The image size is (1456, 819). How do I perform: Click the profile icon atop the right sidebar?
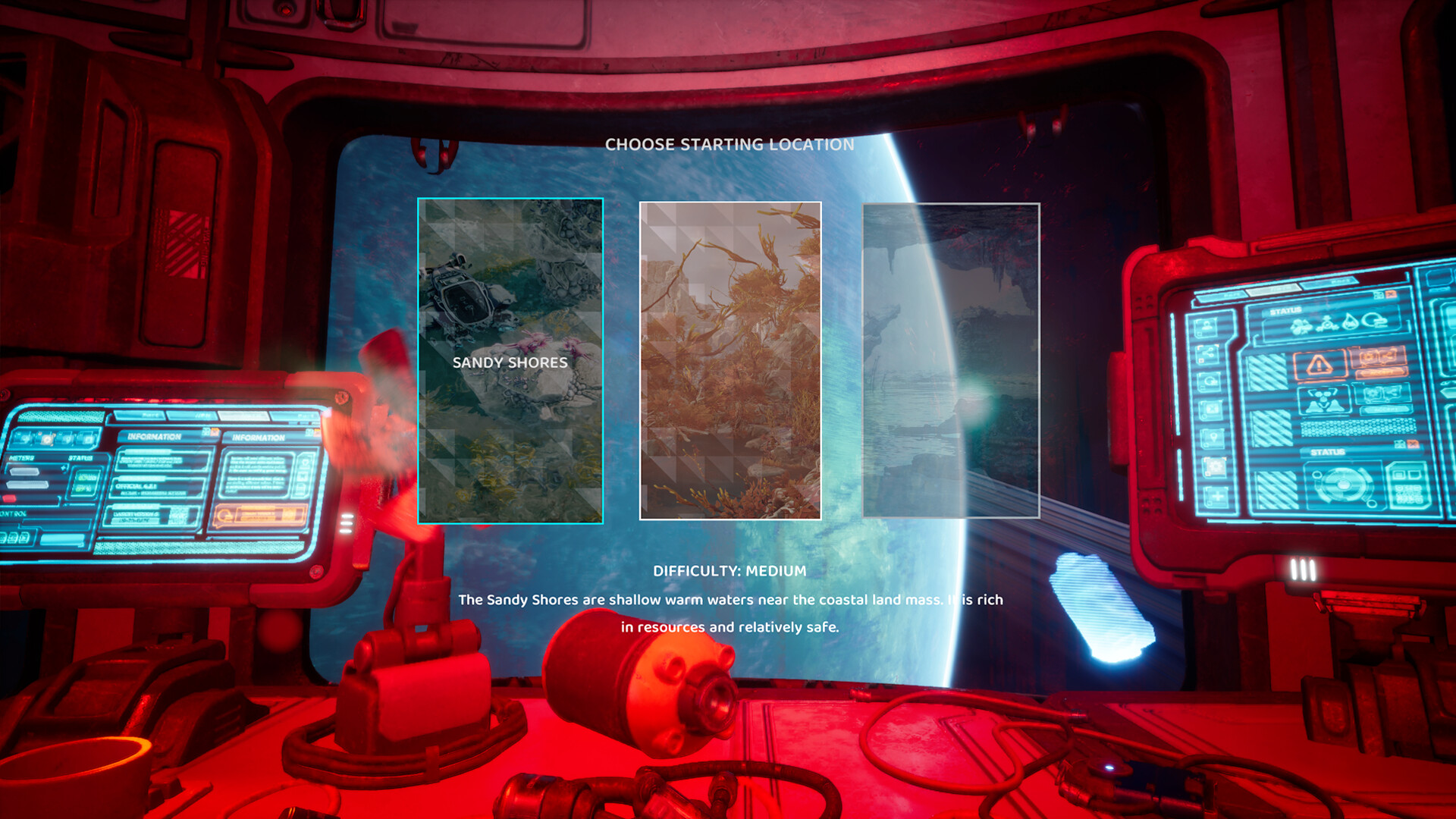point(1205,326)
